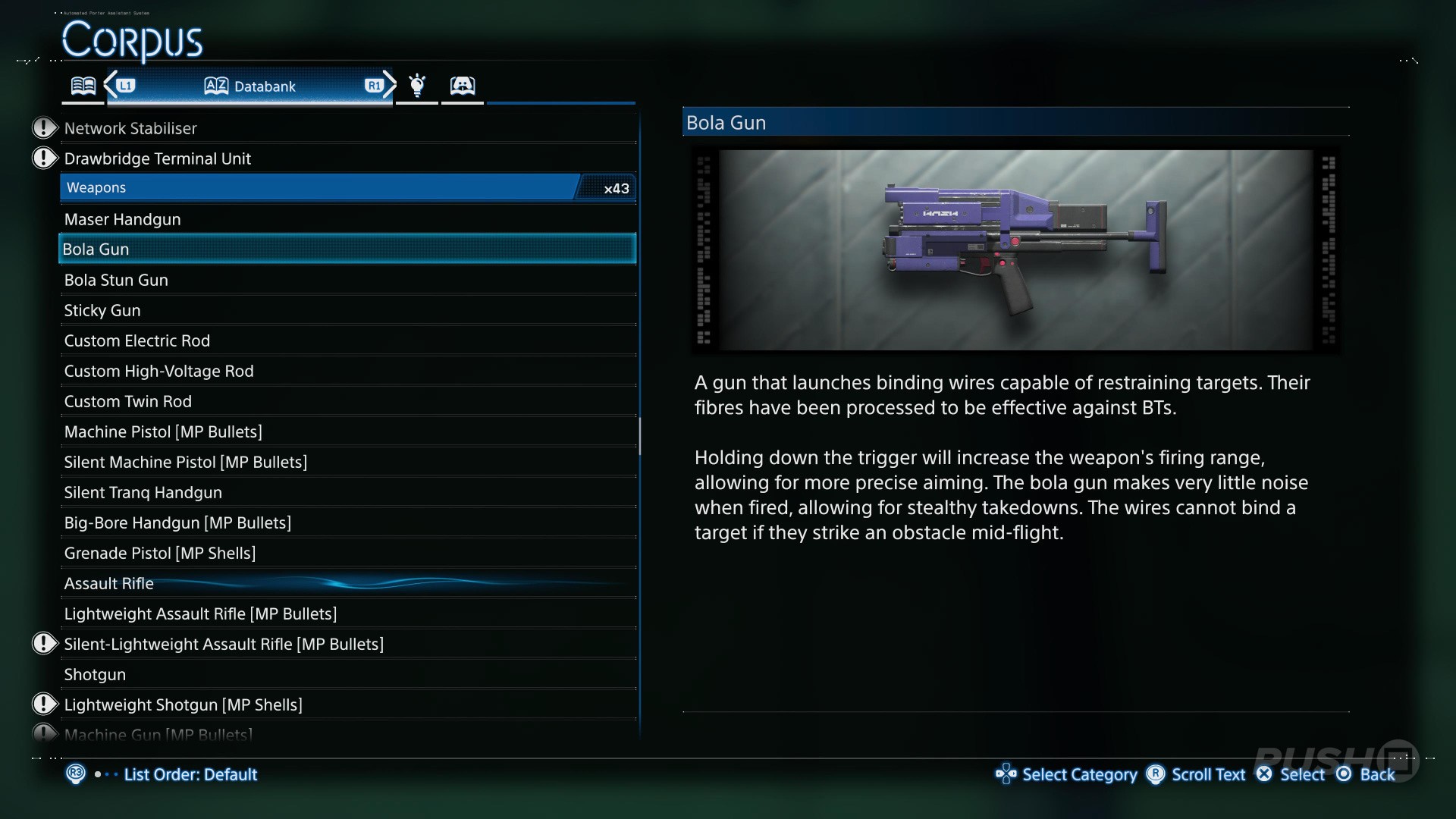Open the Custom Twin Rod entry
1456x819 pixels.
point(128,401)
